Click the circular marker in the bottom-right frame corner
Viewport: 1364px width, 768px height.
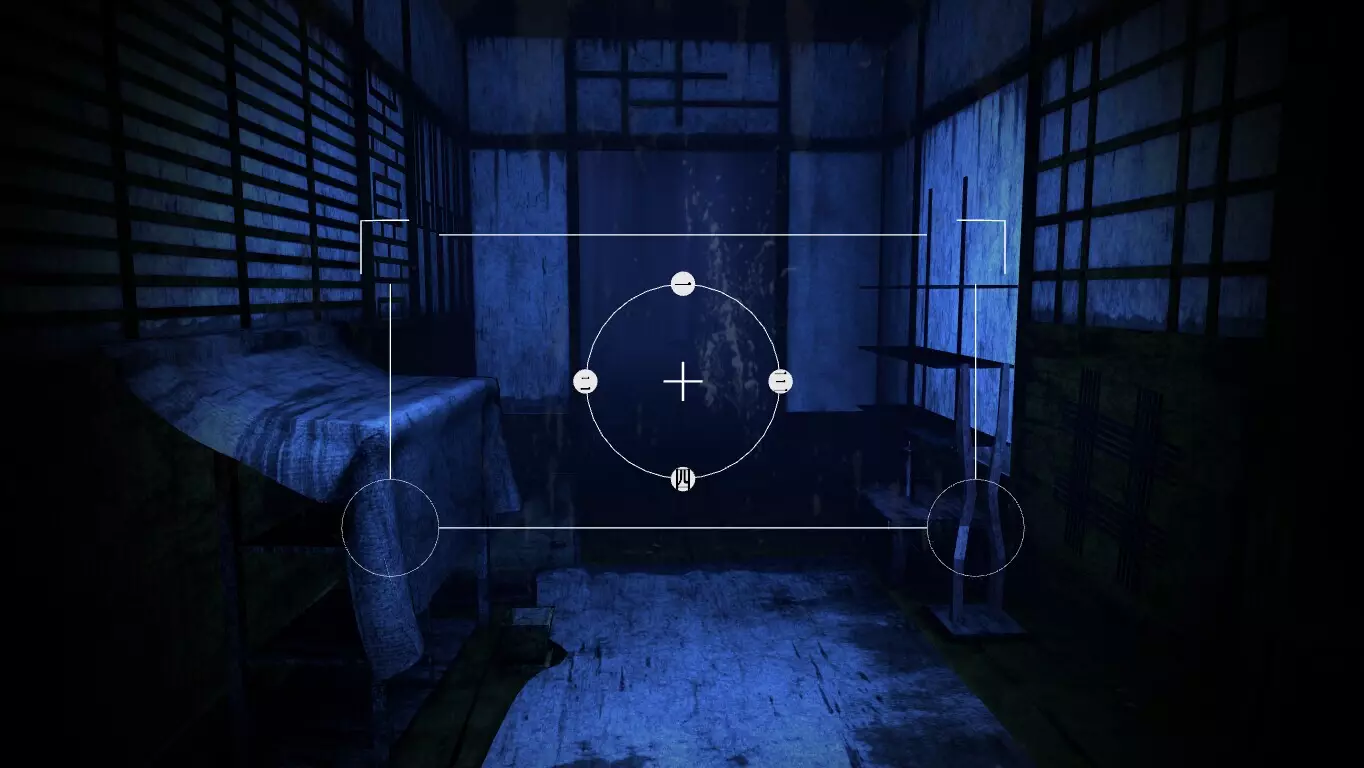pos(975,529)
